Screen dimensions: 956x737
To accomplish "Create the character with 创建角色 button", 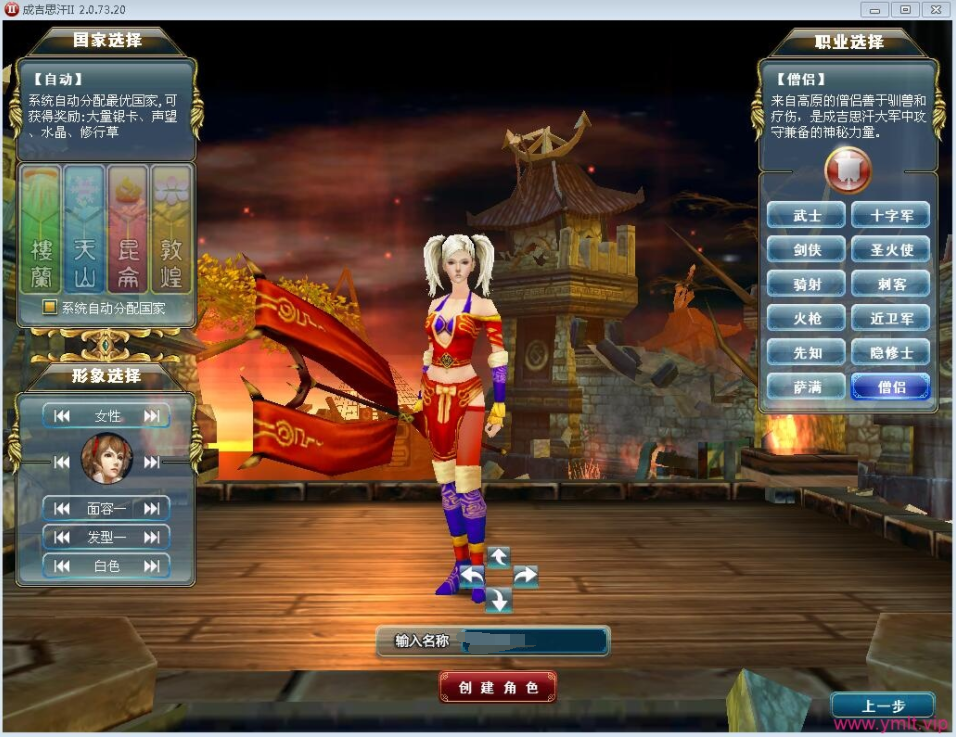I will tap(498, 687).
